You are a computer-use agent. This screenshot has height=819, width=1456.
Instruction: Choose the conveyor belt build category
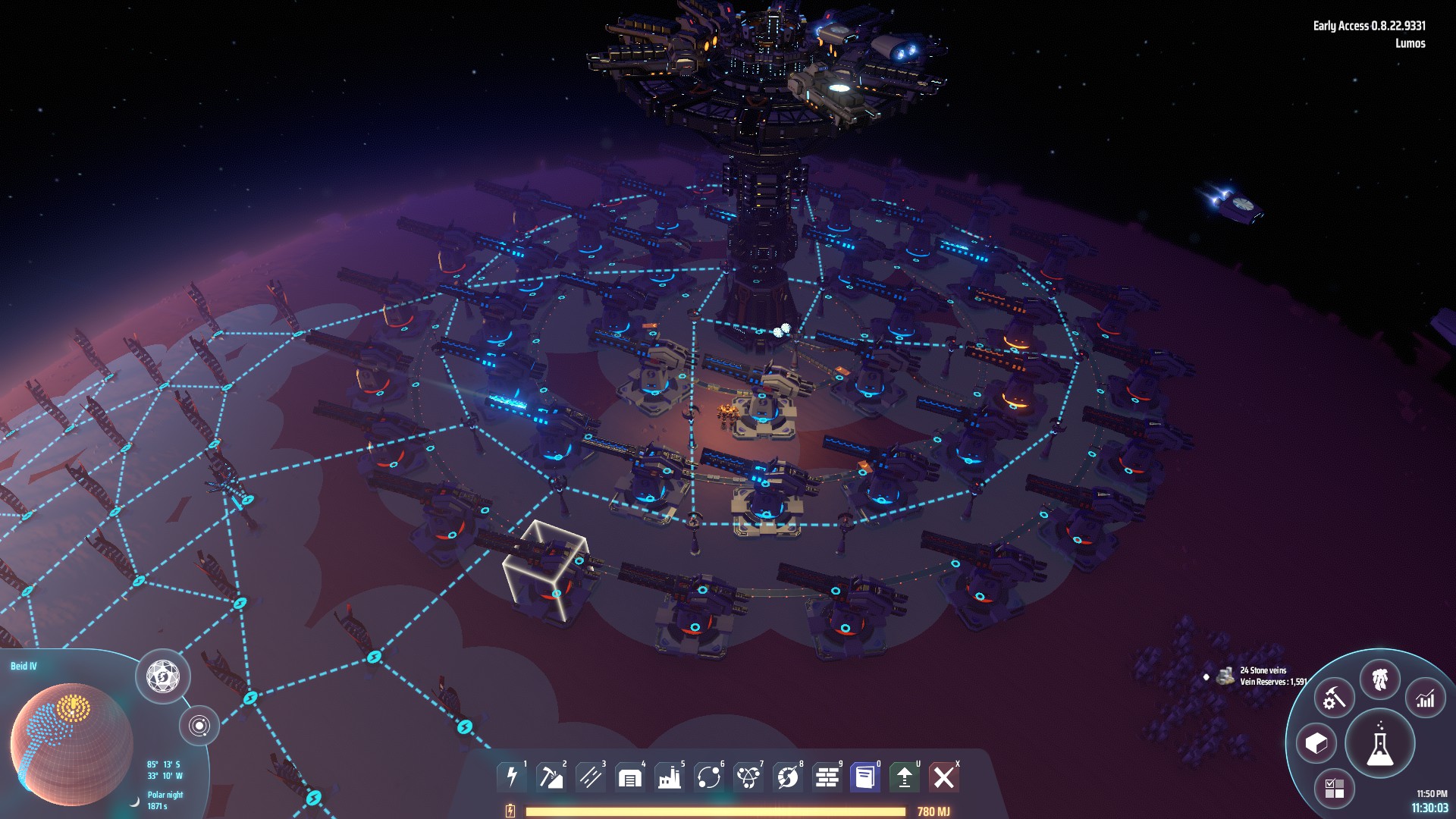point(591,777)
